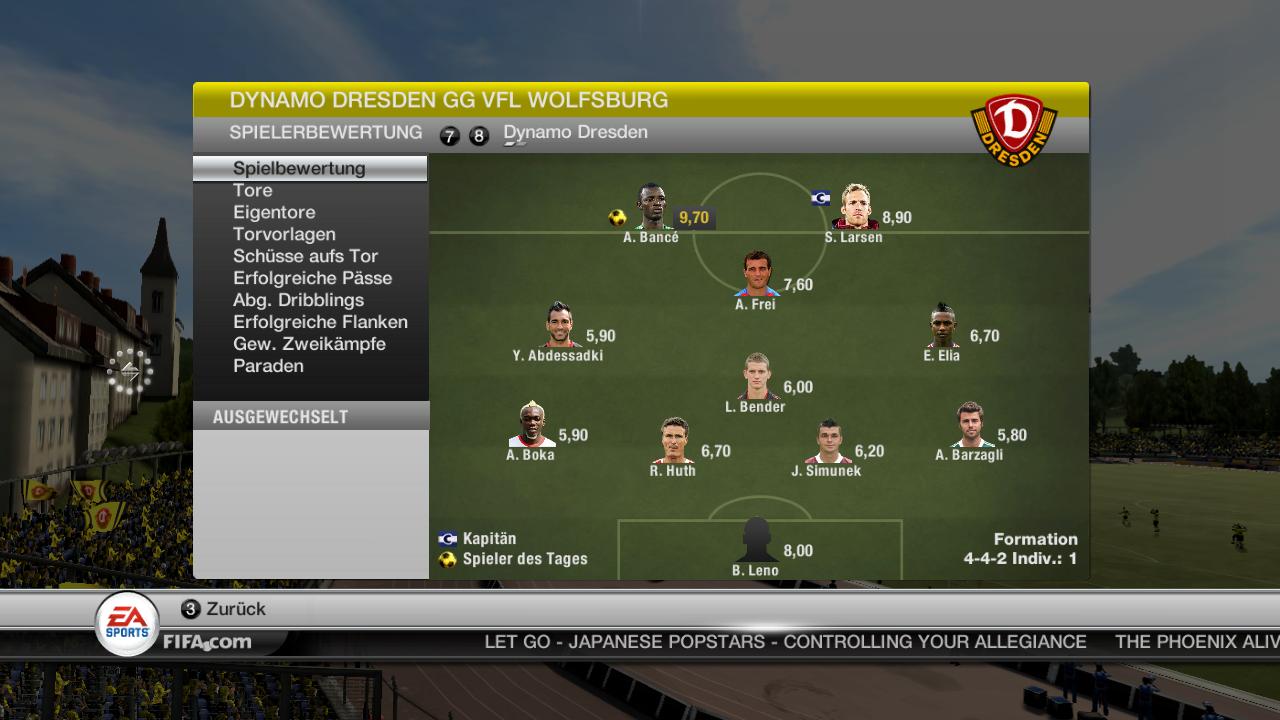Click E. Elia's player portrait
This screenshot has width=1280, height=720.
(x=942, y=326)
